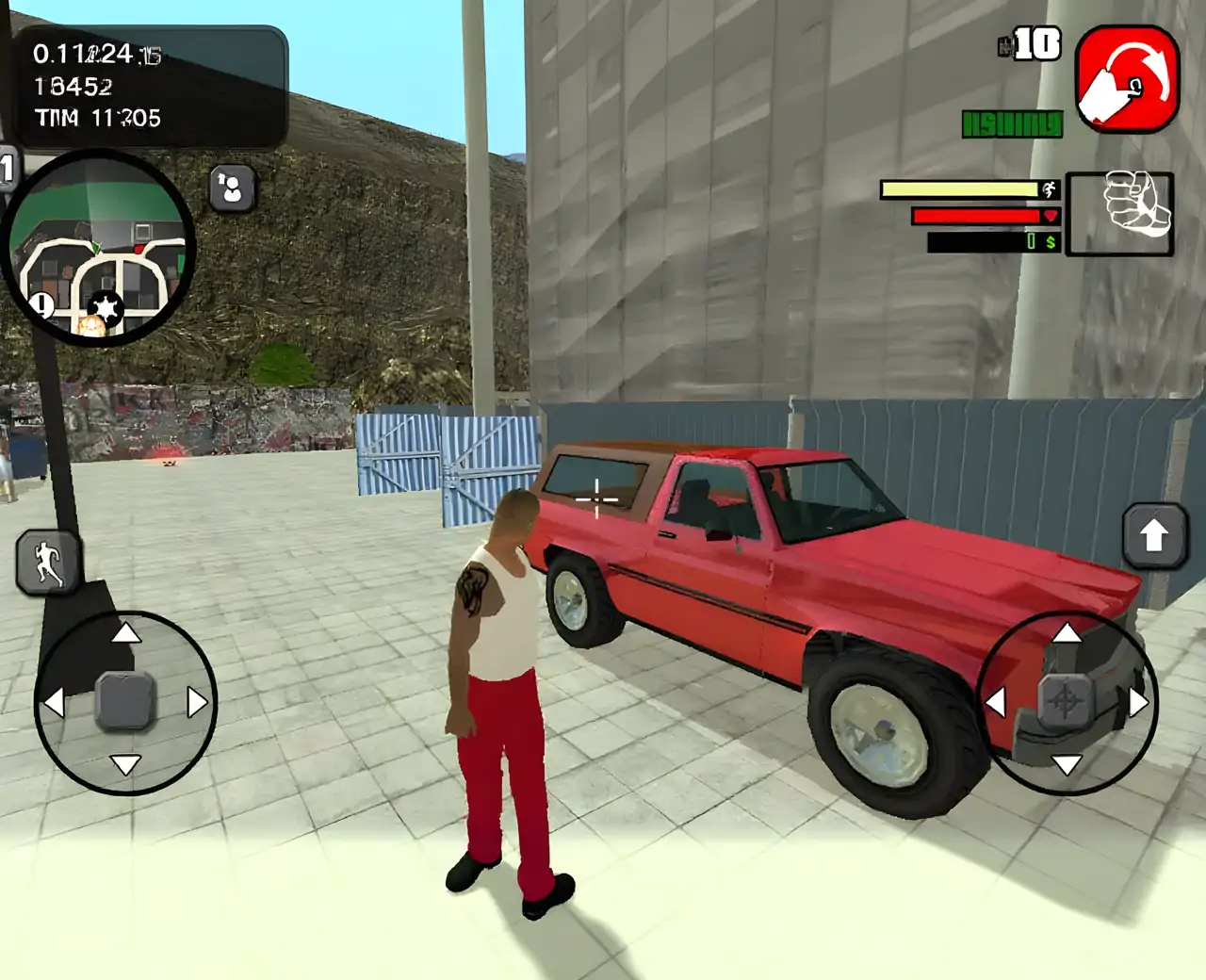Tap the right pad's right arrow

point(1138,702)
